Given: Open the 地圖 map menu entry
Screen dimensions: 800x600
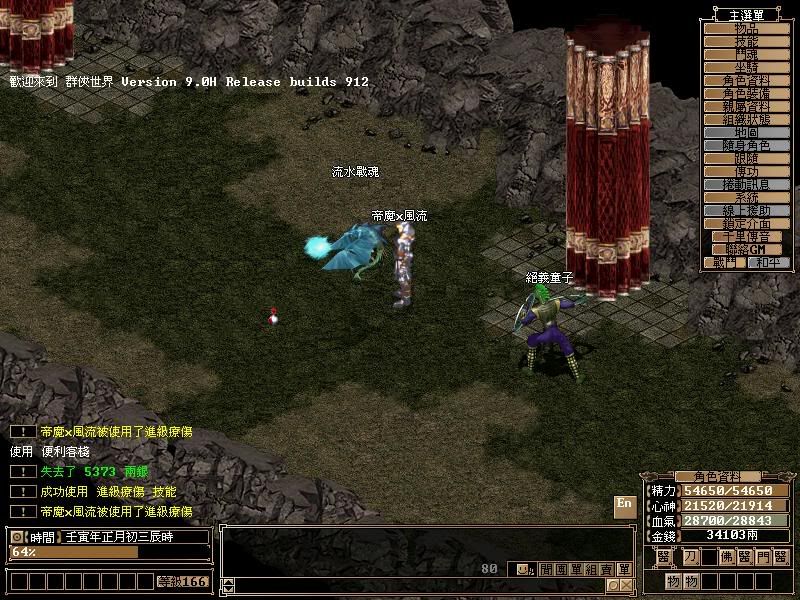Looking at the screenshot, I should [x=746, y=132].
